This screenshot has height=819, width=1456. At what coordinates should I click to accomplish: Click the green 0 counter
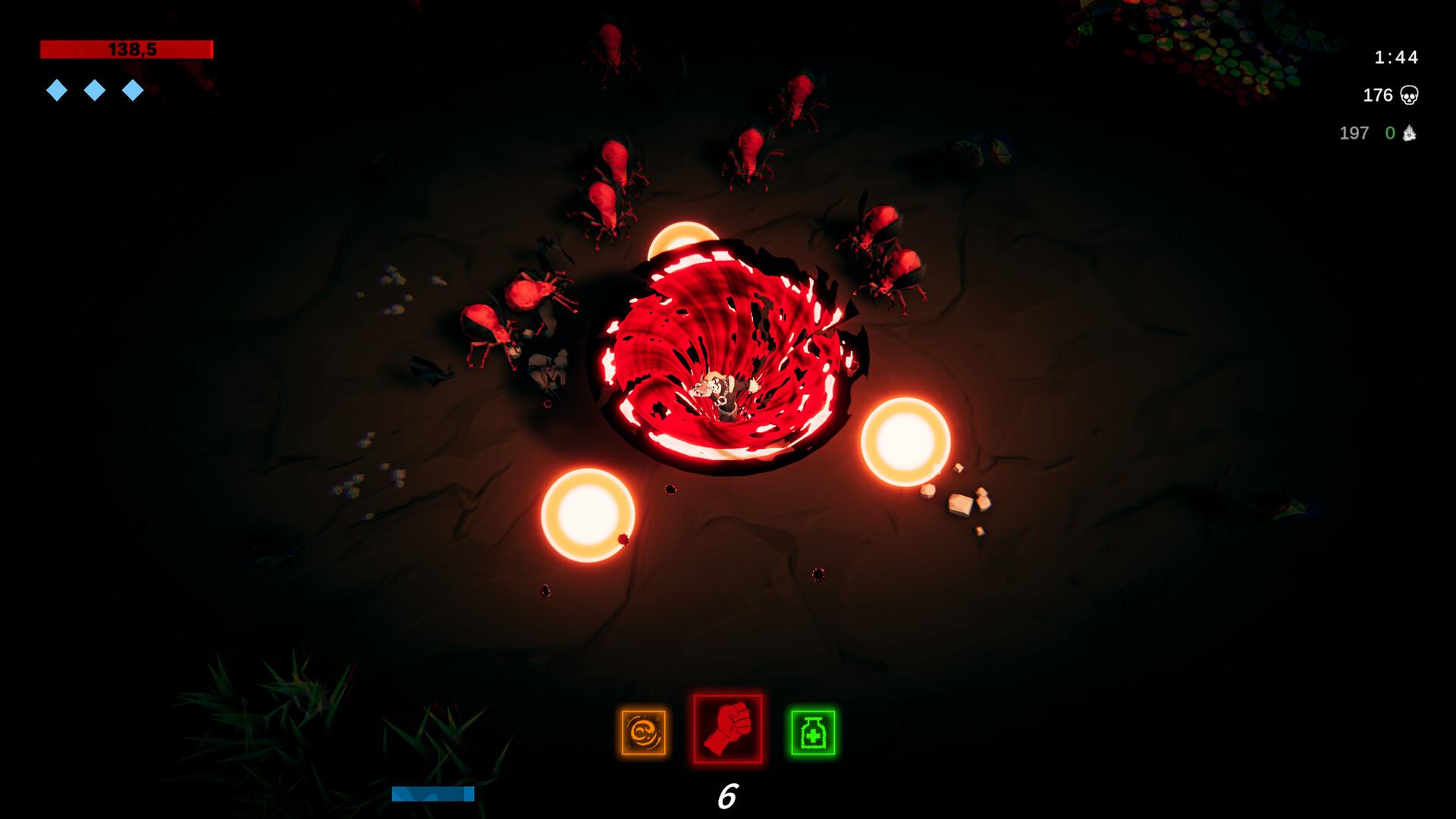[1389, 133]
